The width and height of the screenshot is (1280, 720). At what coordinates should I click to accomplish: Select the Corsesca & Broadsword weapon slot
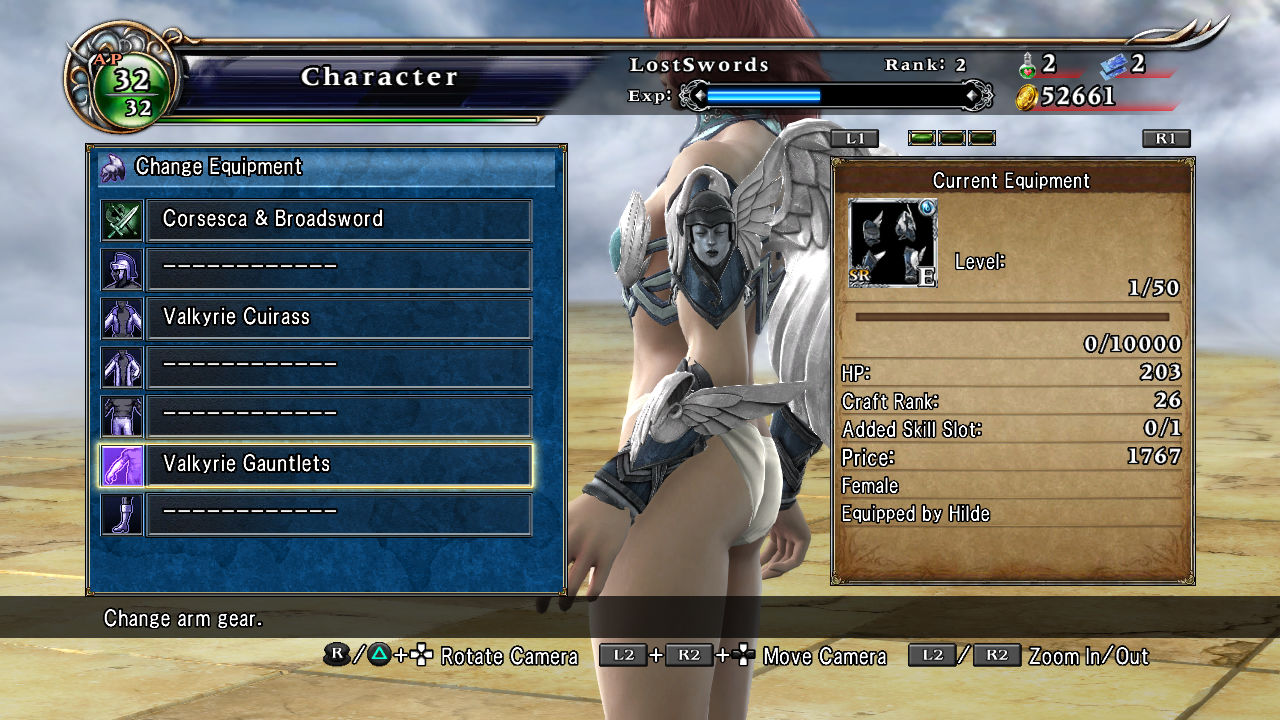[339, 219]
